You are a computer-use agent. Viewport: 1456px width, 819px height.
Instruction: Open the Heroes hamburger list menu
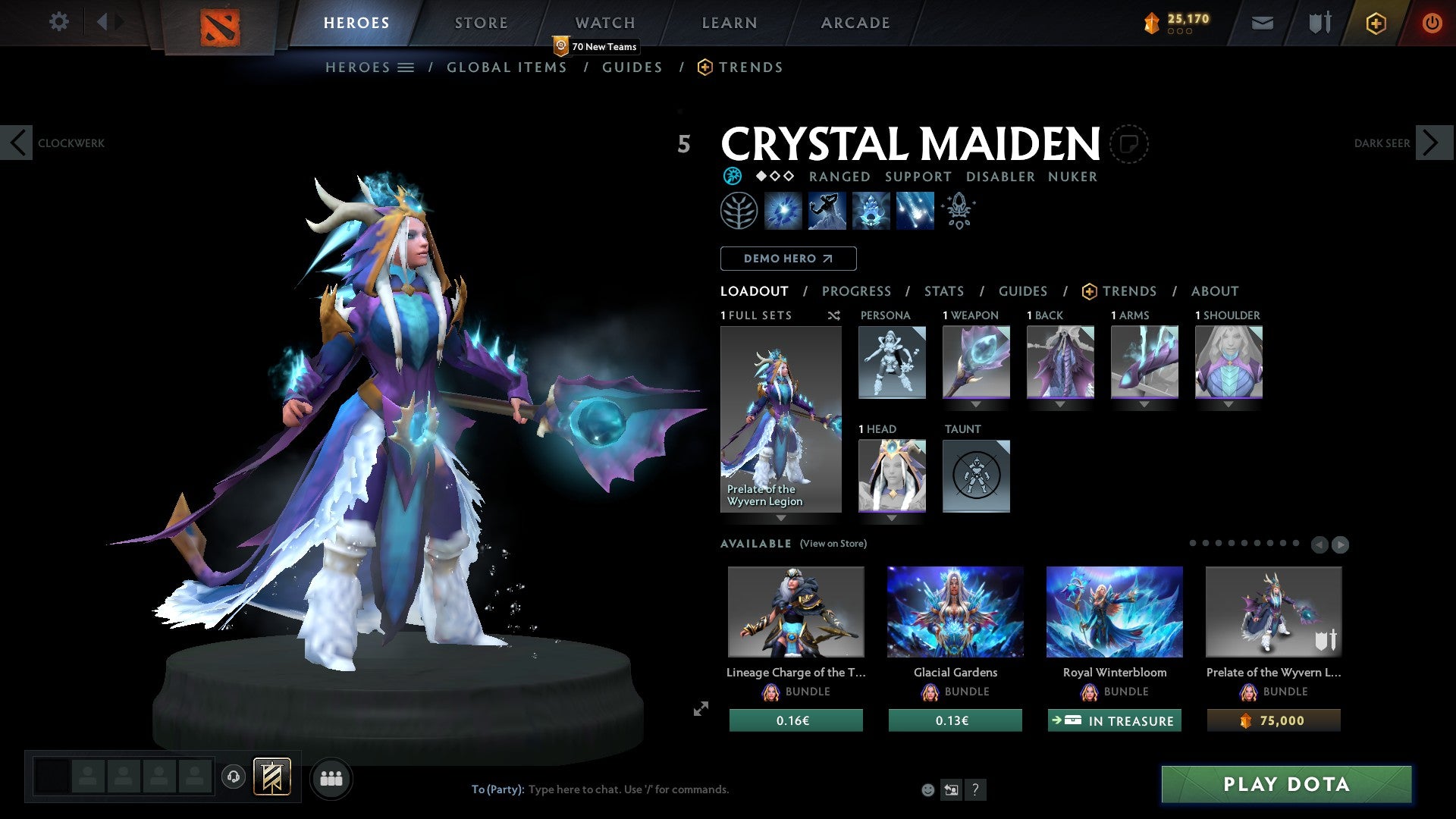click(406, 67)
